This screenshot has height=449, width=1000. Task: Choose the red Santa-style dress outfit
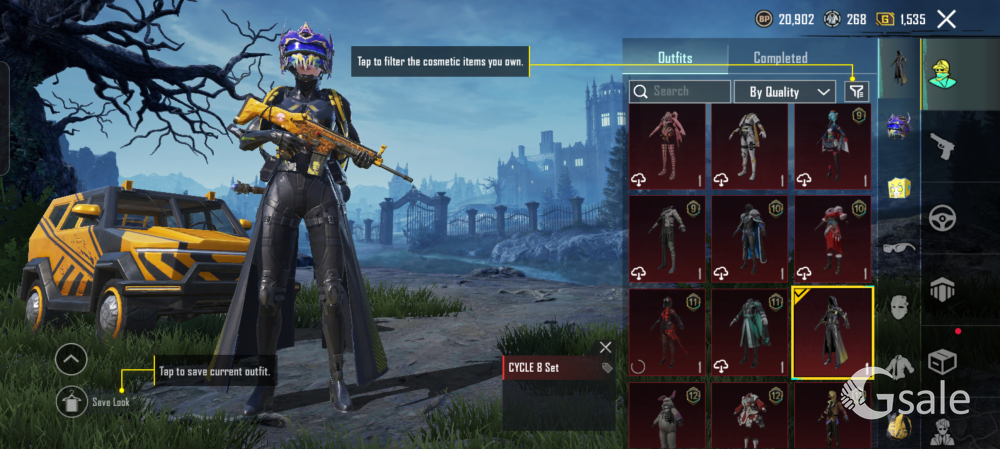click(x=832, y=240)
